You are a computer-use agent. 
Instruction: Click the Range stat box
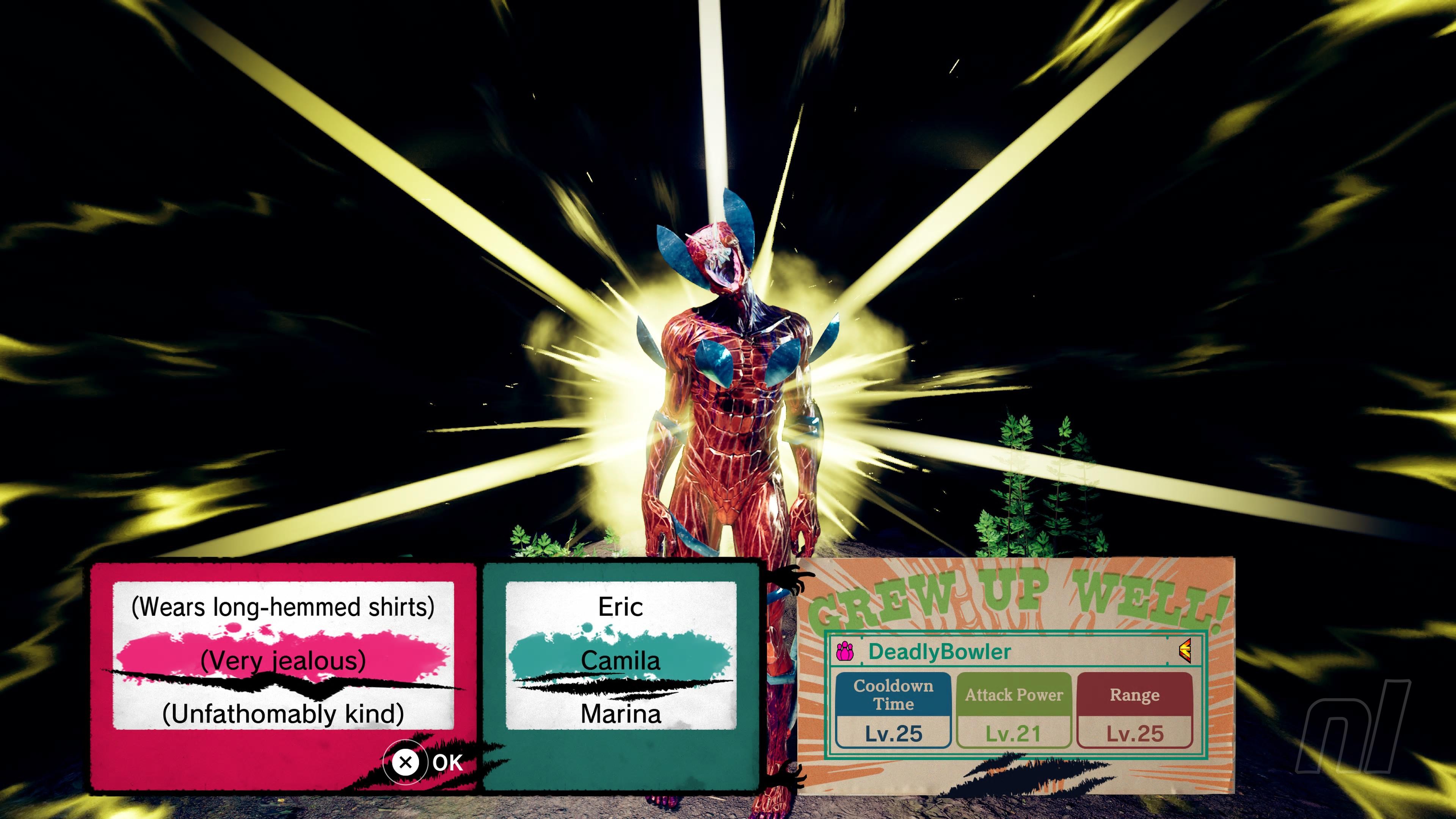(1134, 710)
